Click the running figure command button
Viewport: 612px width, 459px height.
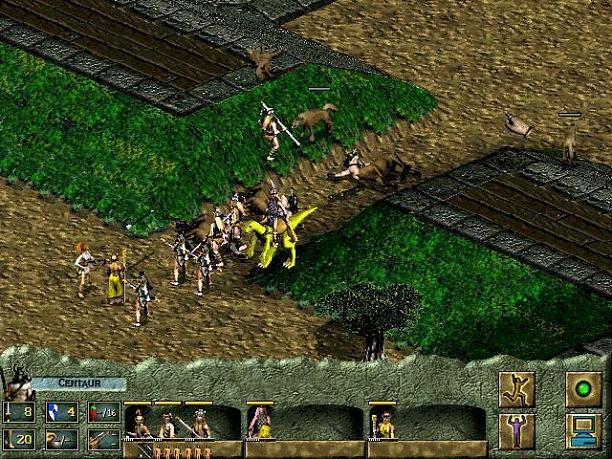[x=516, y=389]
